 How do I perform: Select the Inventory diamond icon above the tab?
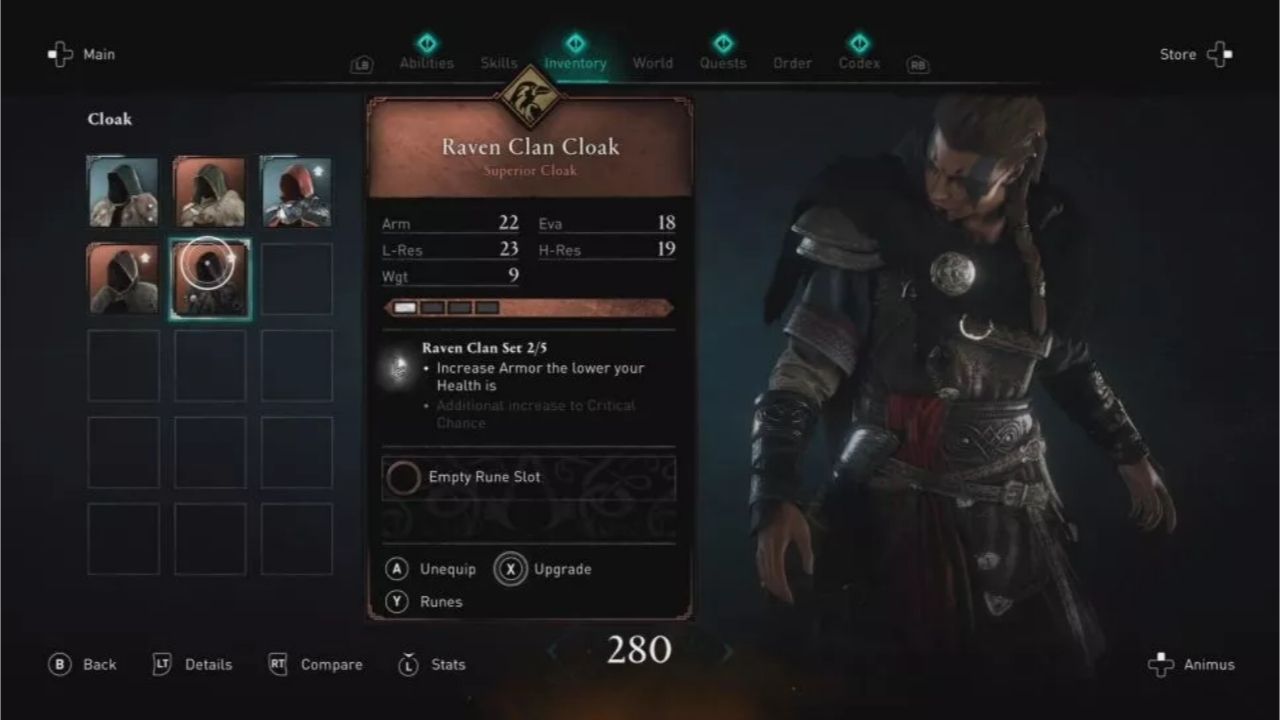click(576, 44)
